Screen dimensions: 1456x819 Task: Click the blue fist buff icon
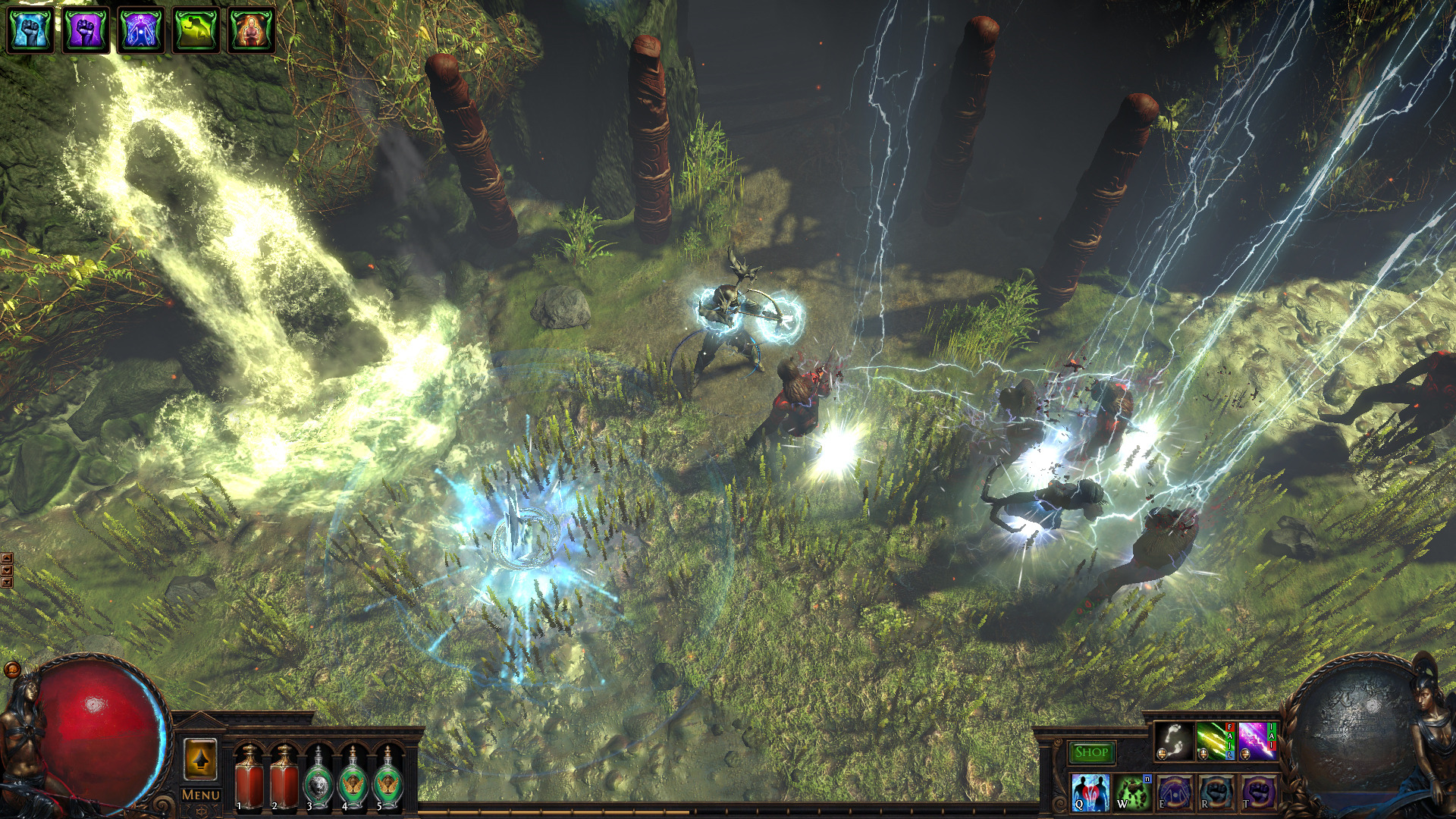[x=30, y=30]
